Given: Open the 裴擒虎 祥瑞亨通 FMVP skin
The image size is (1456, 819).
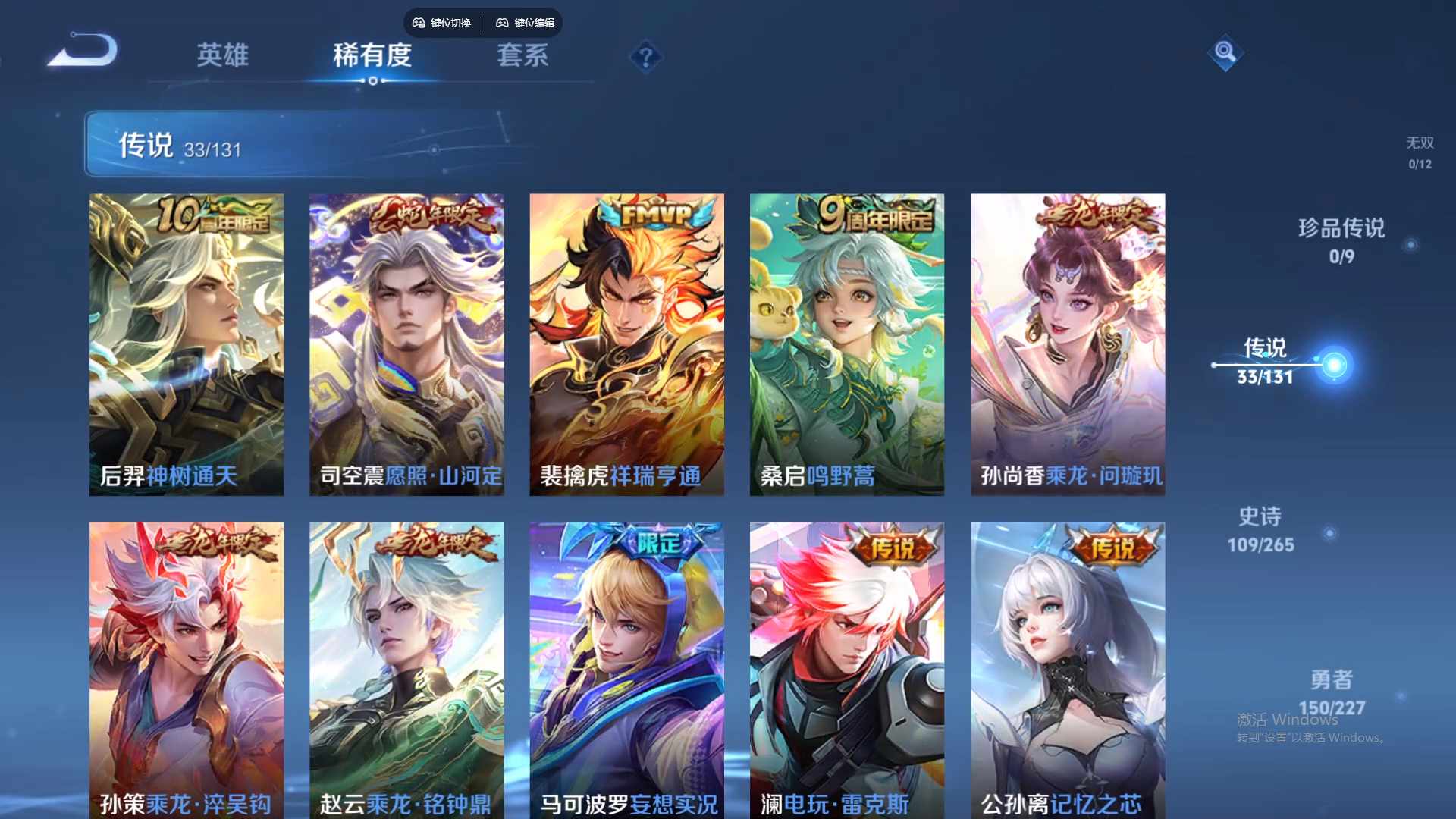Looking at the screenshot, I should pyautogui.click(x=627, y=341).
